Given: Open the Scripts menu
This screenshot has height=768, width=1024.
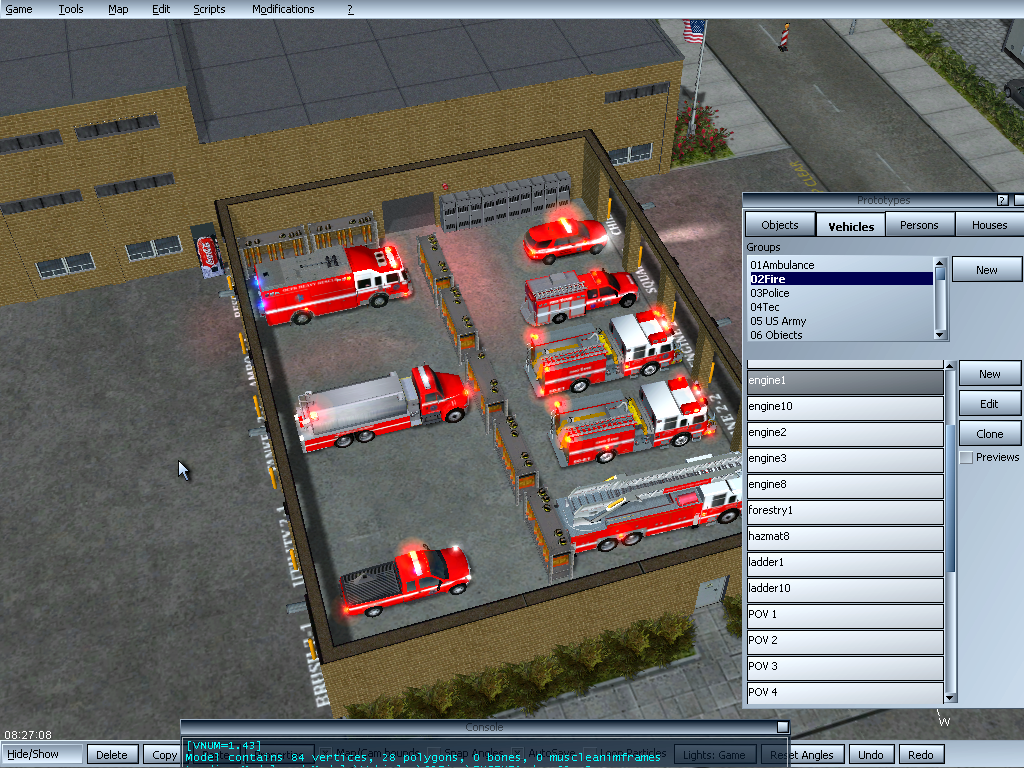Looking at the screenshot, I should (x=209, y=9).
